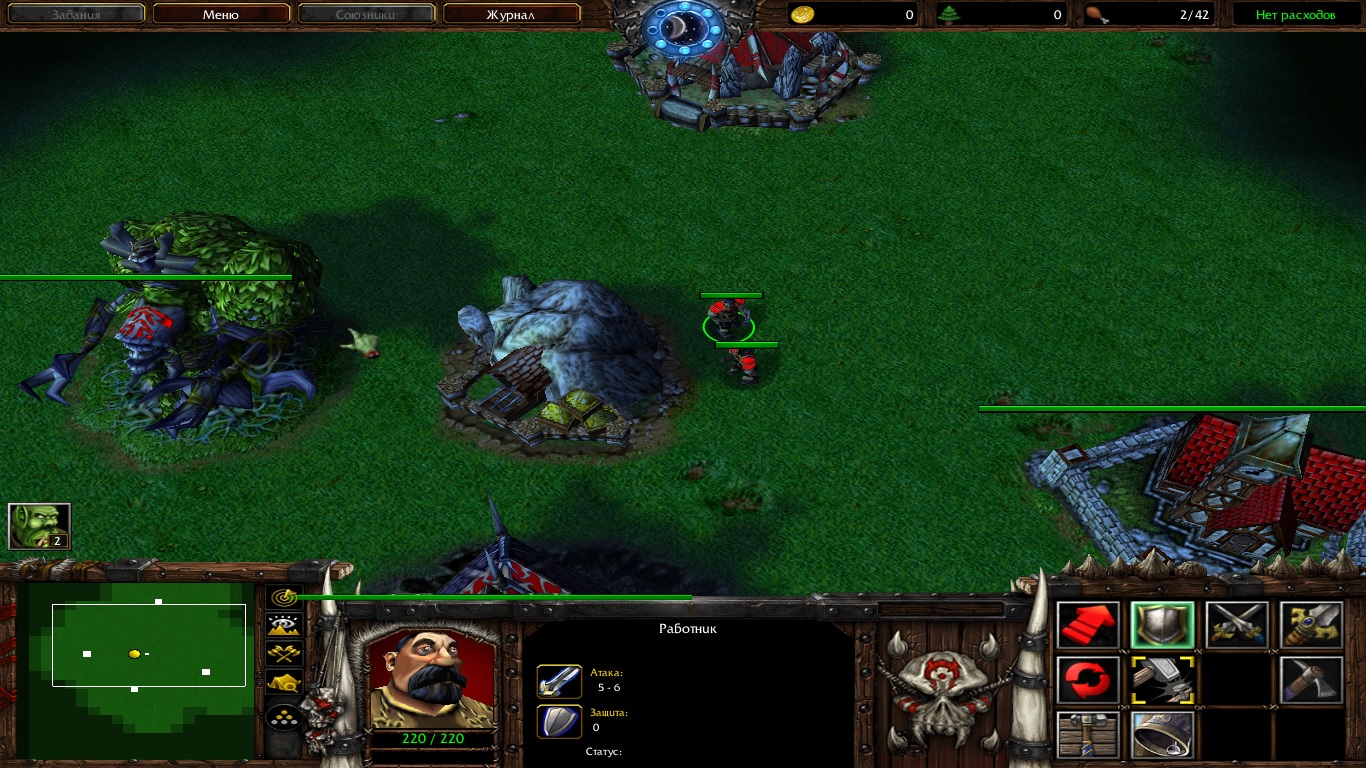Toggle minimap terrain display eye icon

(285, 625)
